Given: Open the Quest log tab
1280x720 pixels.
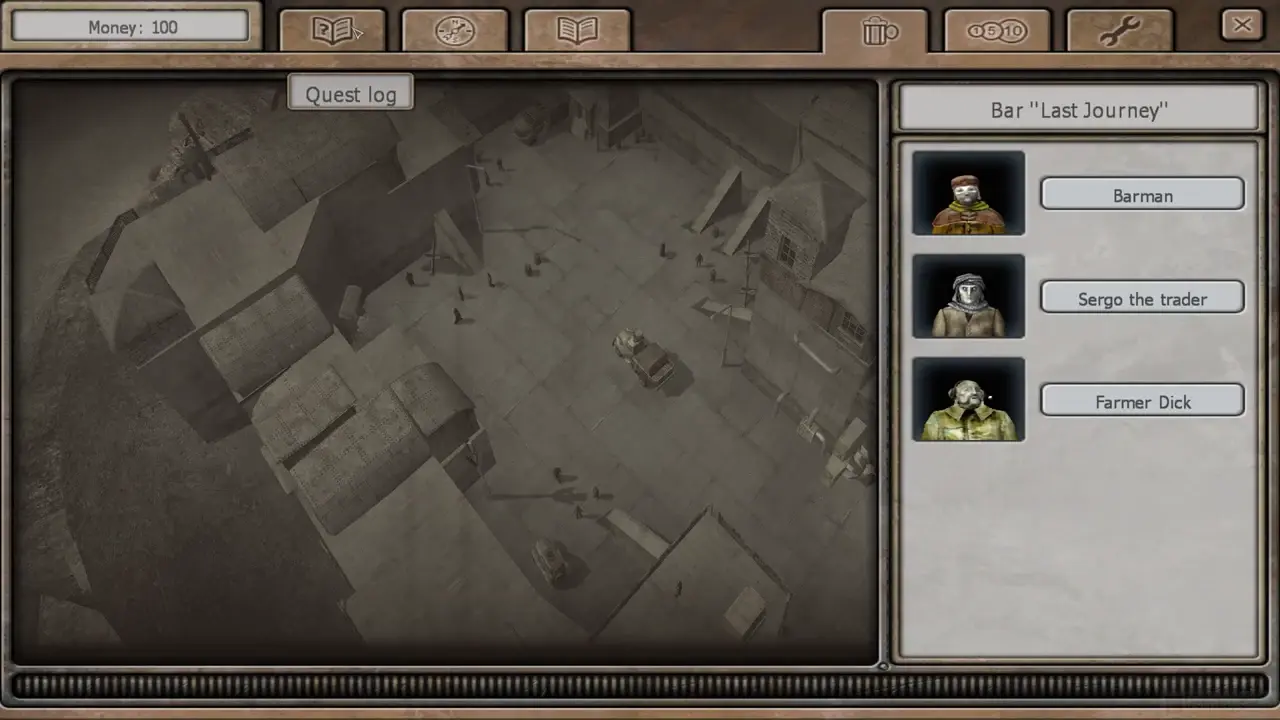Looking at the screenshot, I should point(332,31).
